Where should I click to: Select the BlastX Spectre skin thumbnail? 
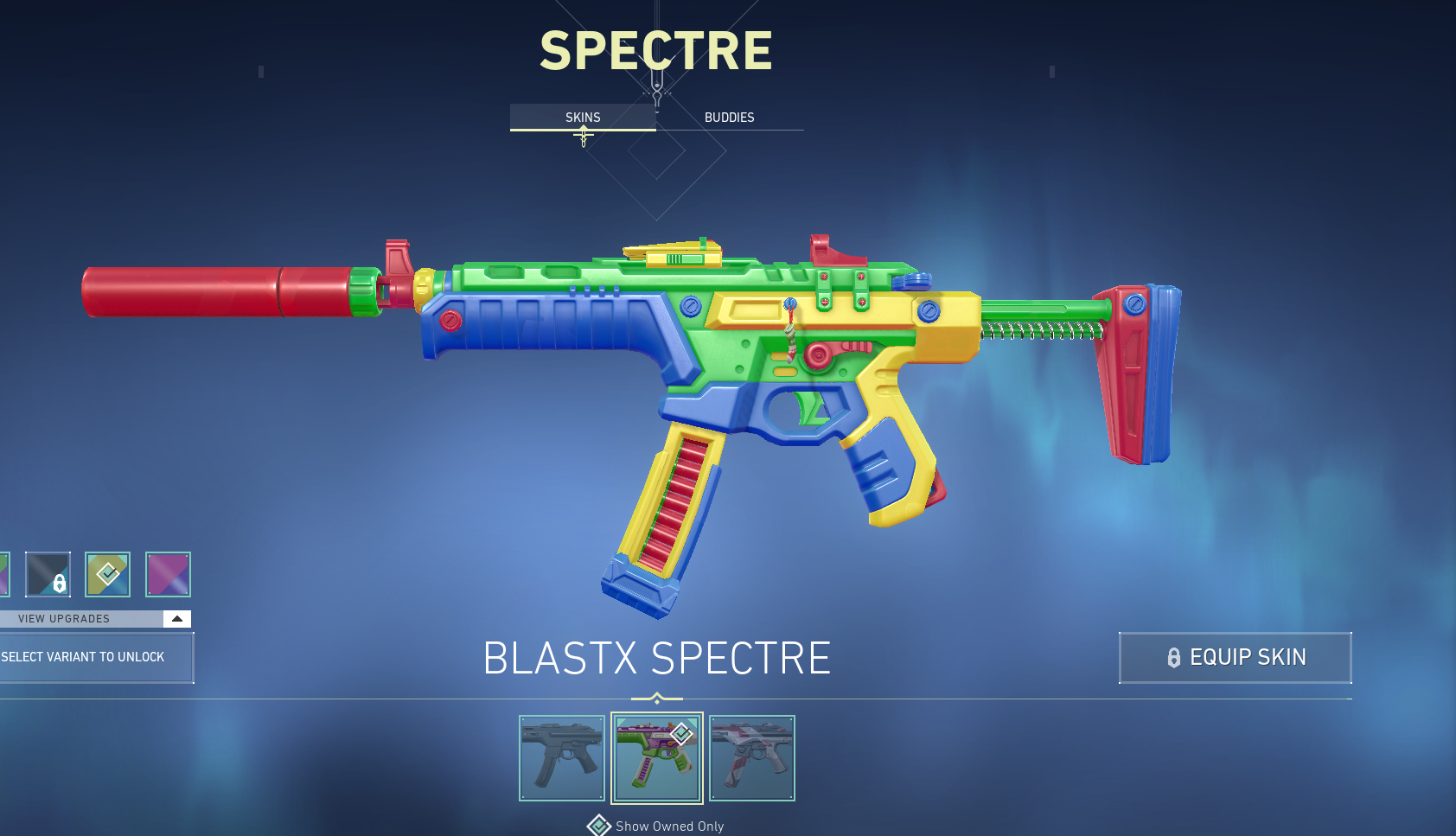[657, 758]
